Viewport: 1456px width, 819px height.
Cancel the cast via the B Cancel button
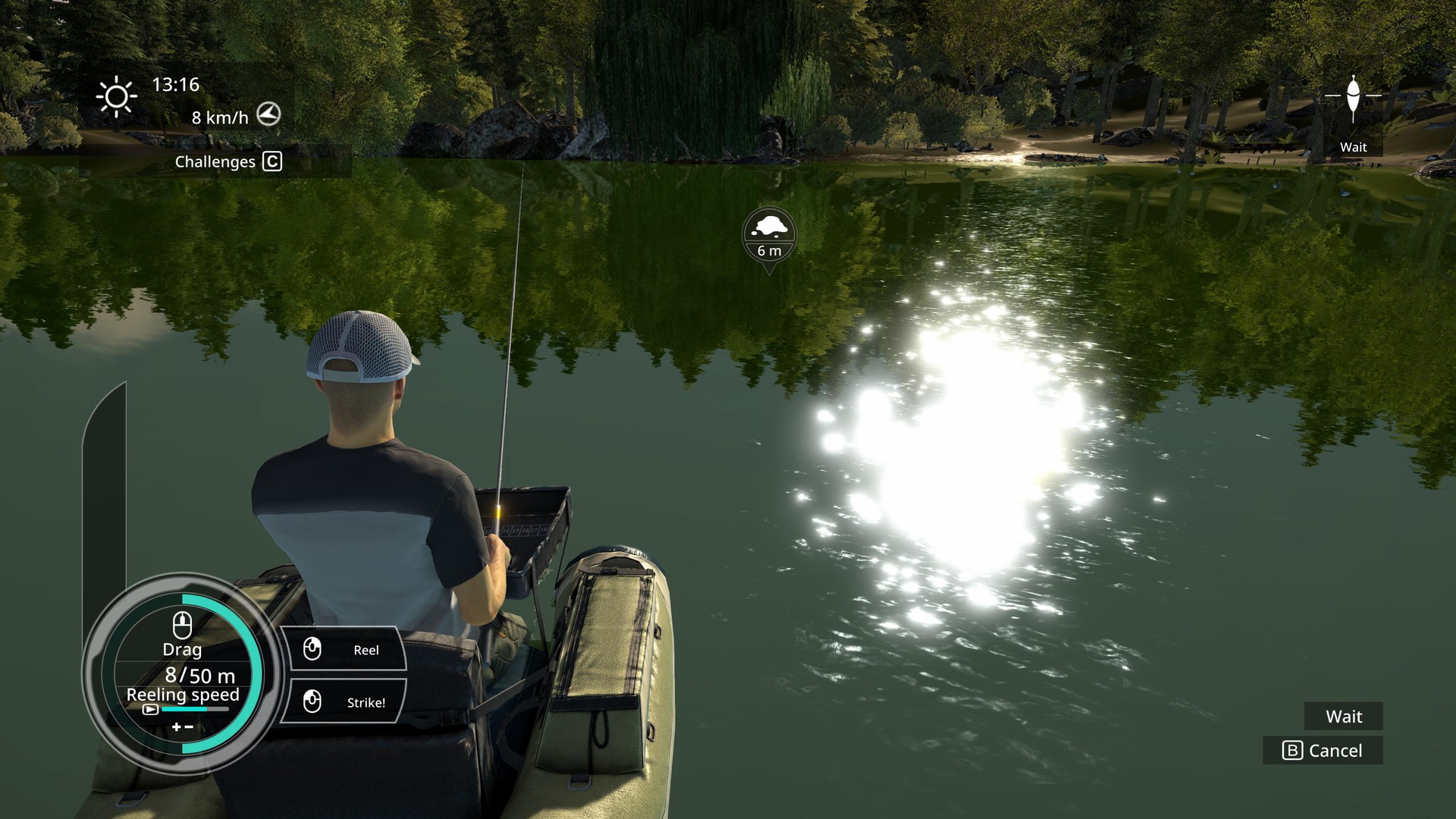(x=1323, y=751)
